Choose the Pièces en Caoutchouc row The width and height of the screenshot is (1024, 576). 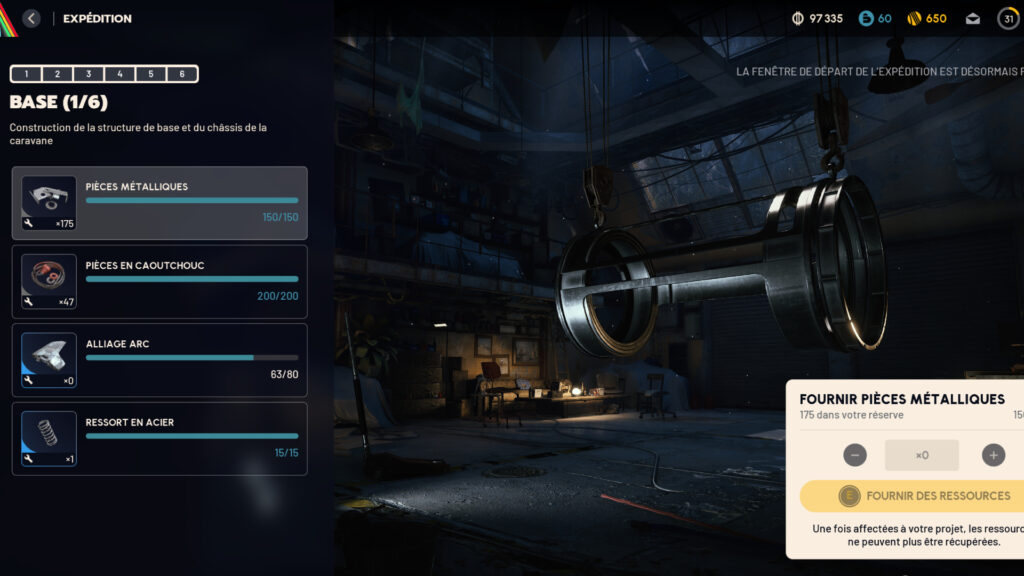[160, 282]
